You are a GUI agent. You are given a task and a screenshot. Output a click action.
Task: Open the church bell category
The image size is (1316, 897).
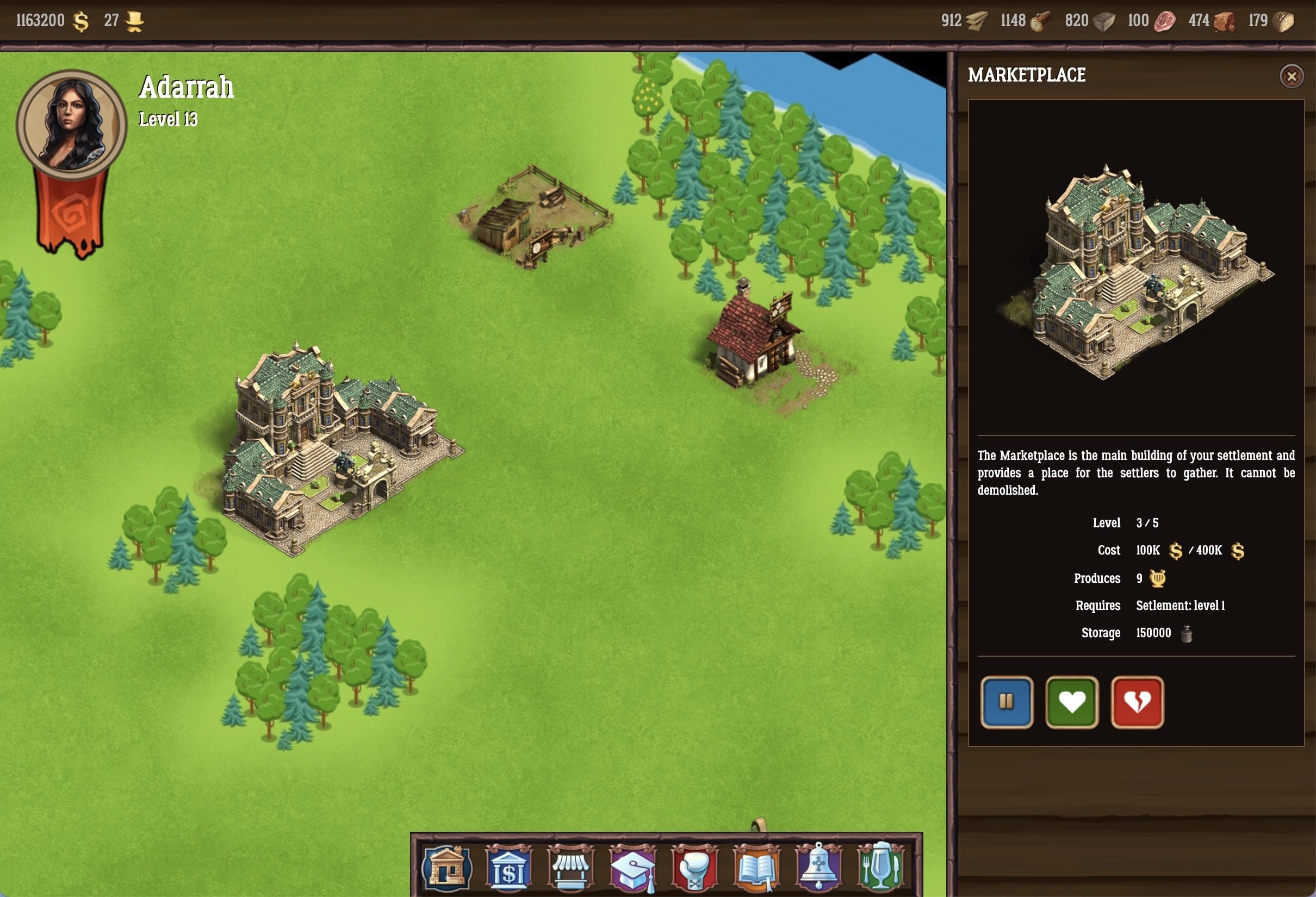[818, 867]
